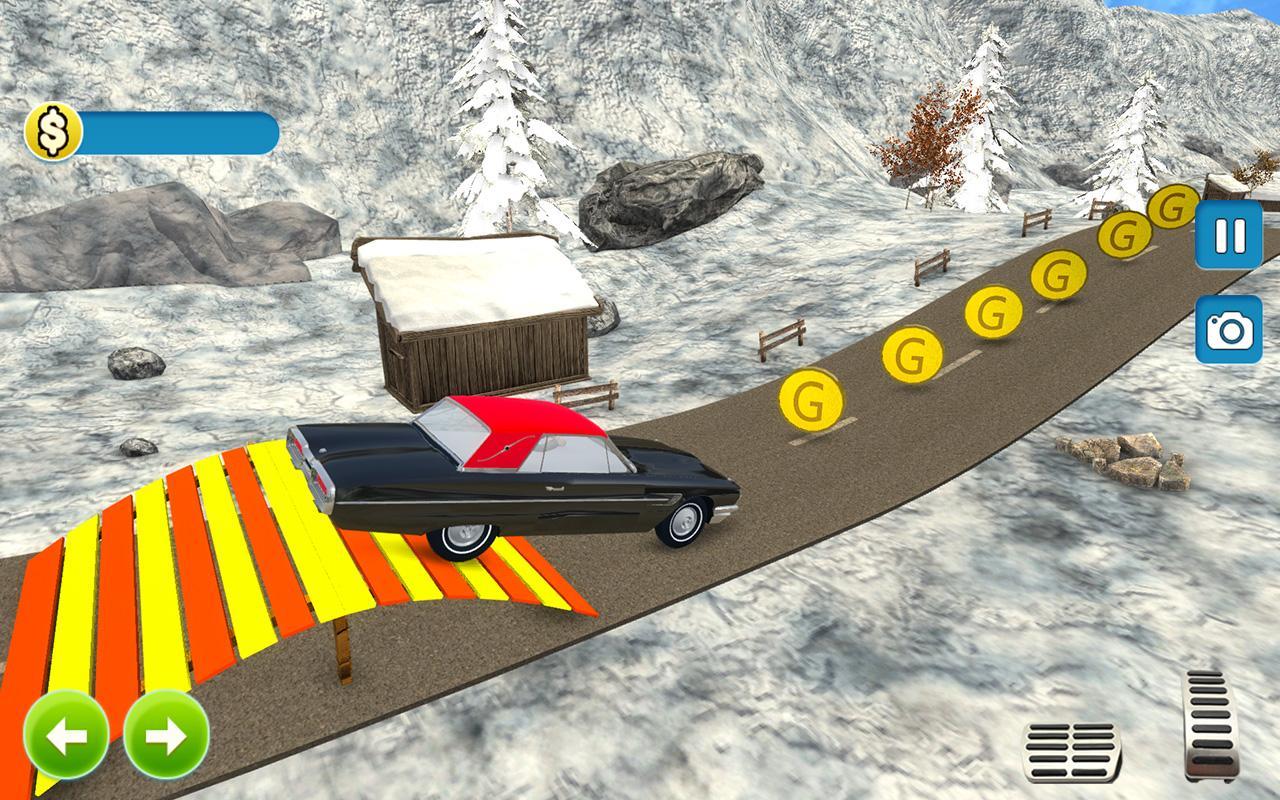Viewport: 1280px width, 800px height.
Task: Click the black classic car with red roof
Action: tap(520, 480)
